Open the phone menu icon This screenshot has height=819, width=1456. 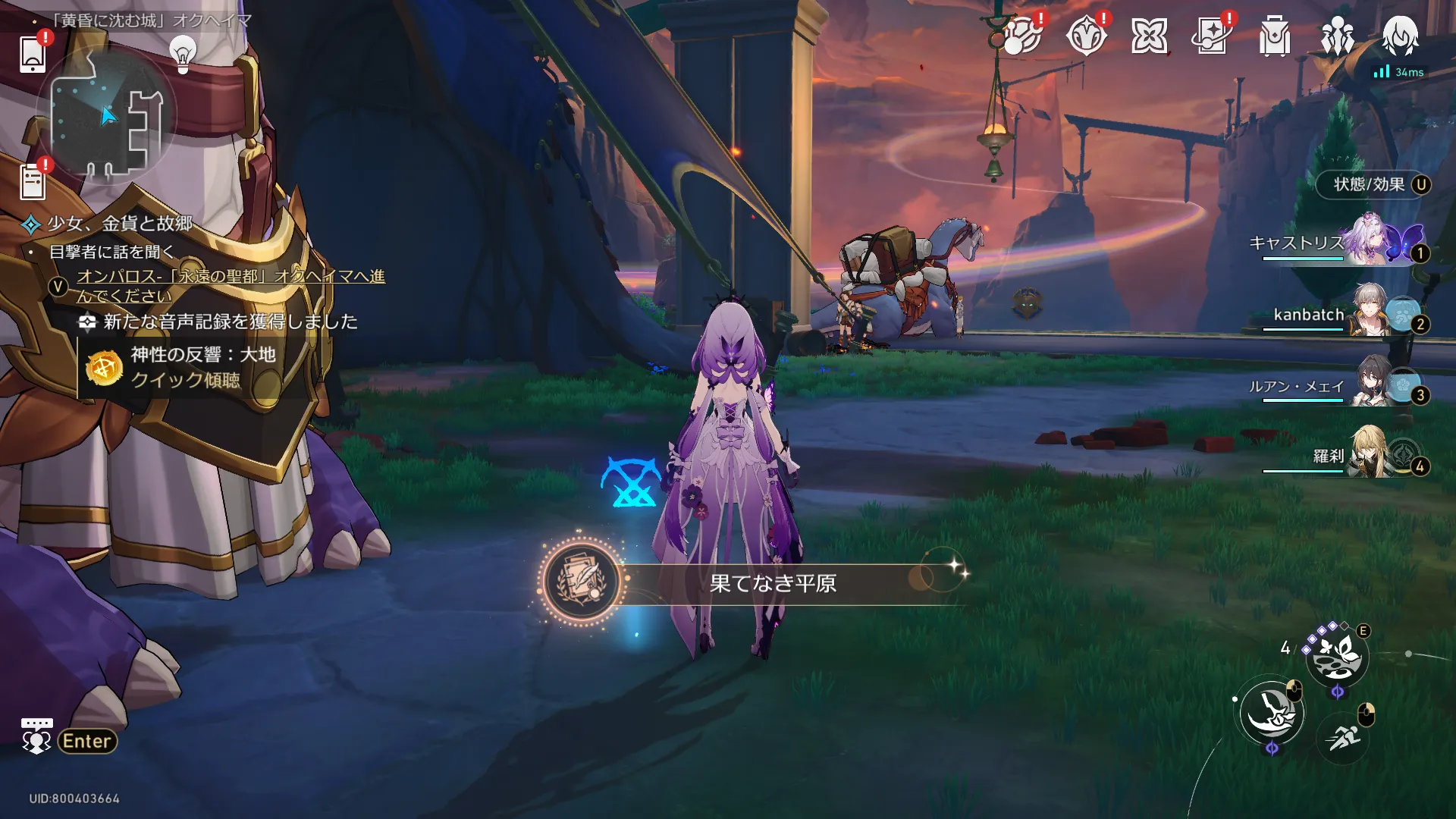click(x=33, y=54)
